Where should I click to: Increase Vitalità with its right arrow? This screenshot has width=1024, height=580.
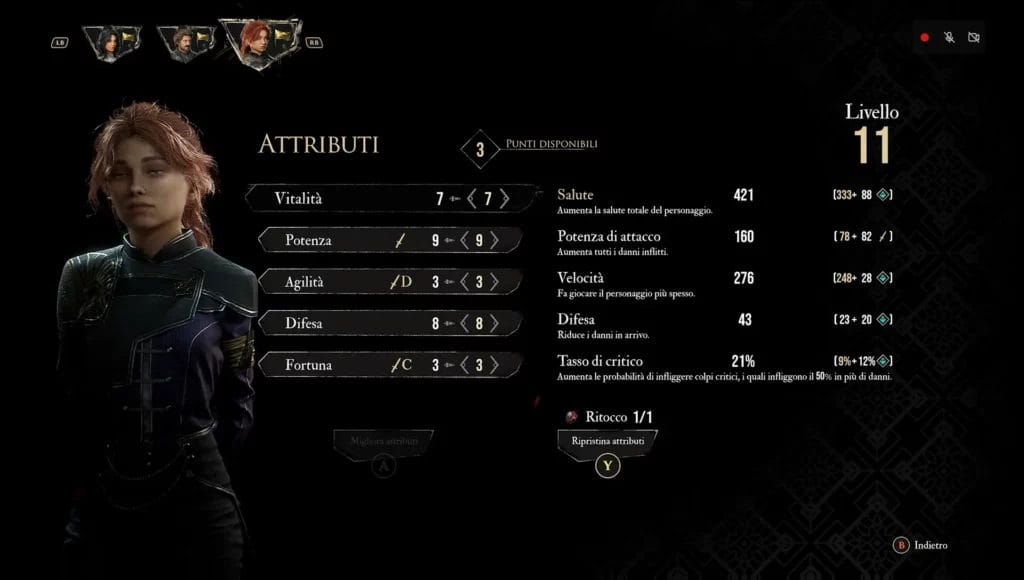[504, 199]
